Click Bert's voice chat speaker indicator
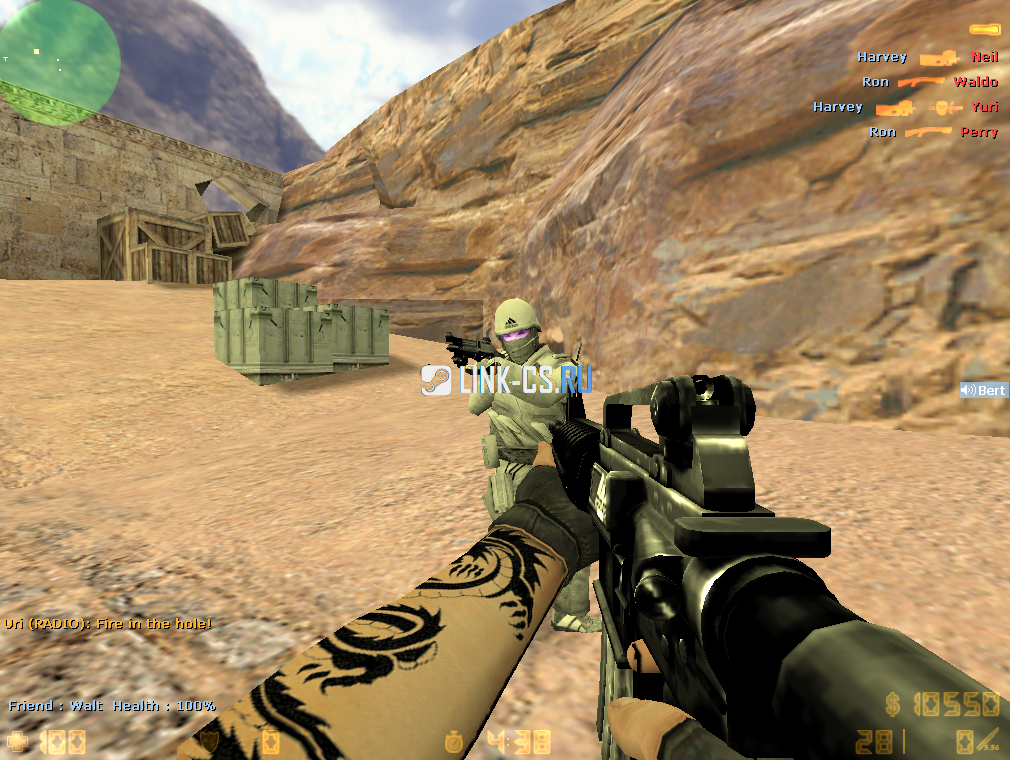Viewport: 1010px width, 760px height. [x=967, y=390]
